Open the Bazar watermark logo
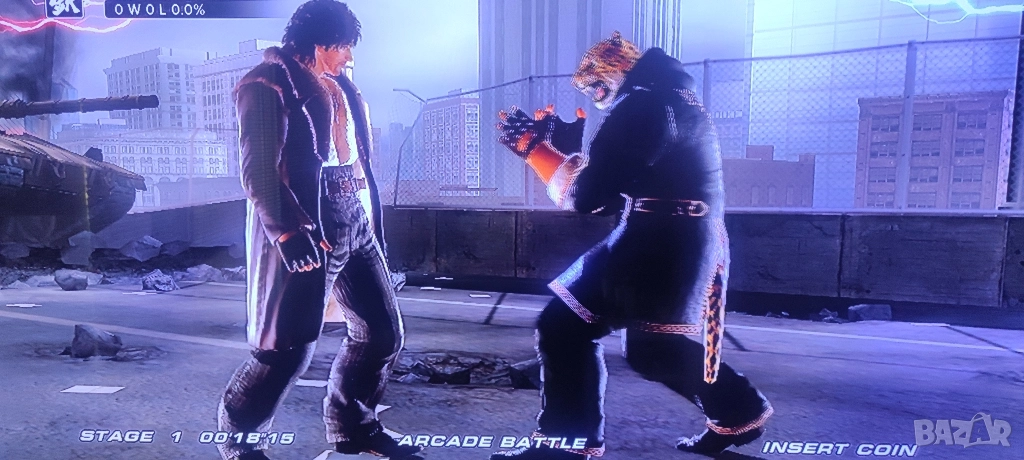The image size is (1024, 460). pos(963,430)
